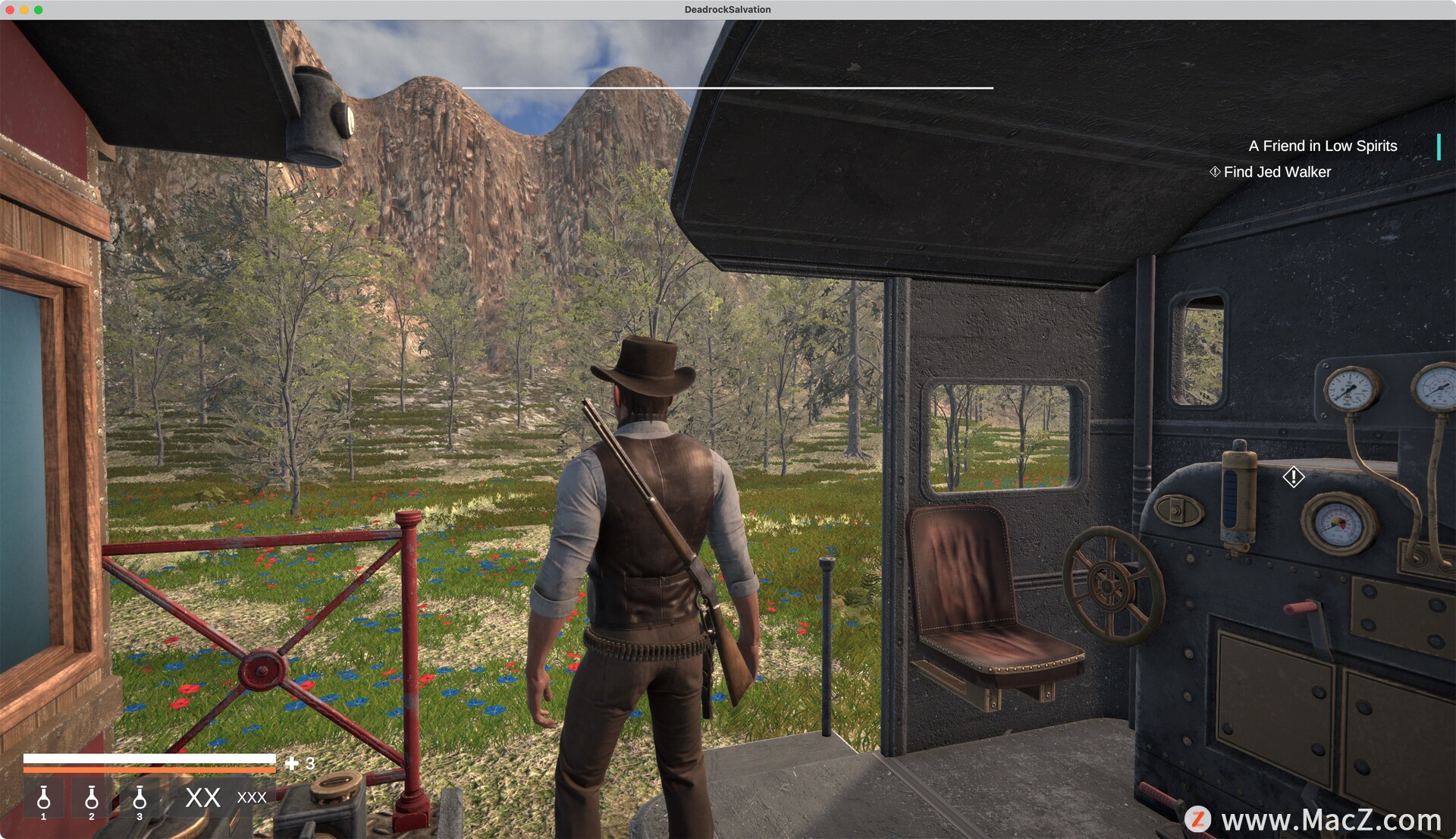Screen dimensions: 1456x839
Task: Use the flask in slot 2
Action: 92,799
